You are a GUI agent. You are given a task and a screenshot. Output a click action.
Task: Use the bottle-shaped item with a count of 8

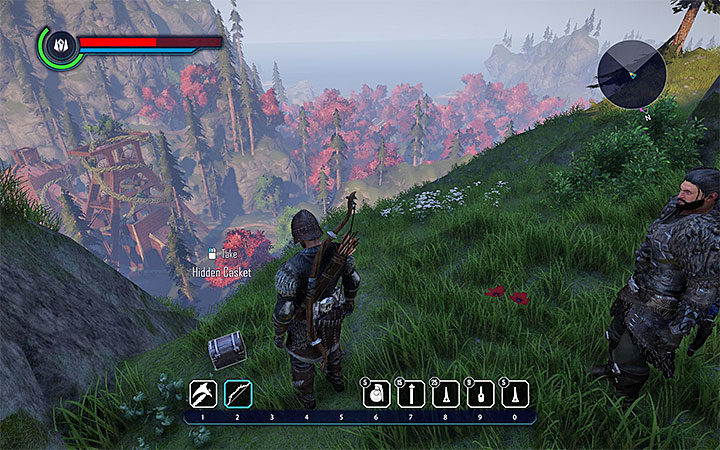(480, 394)
